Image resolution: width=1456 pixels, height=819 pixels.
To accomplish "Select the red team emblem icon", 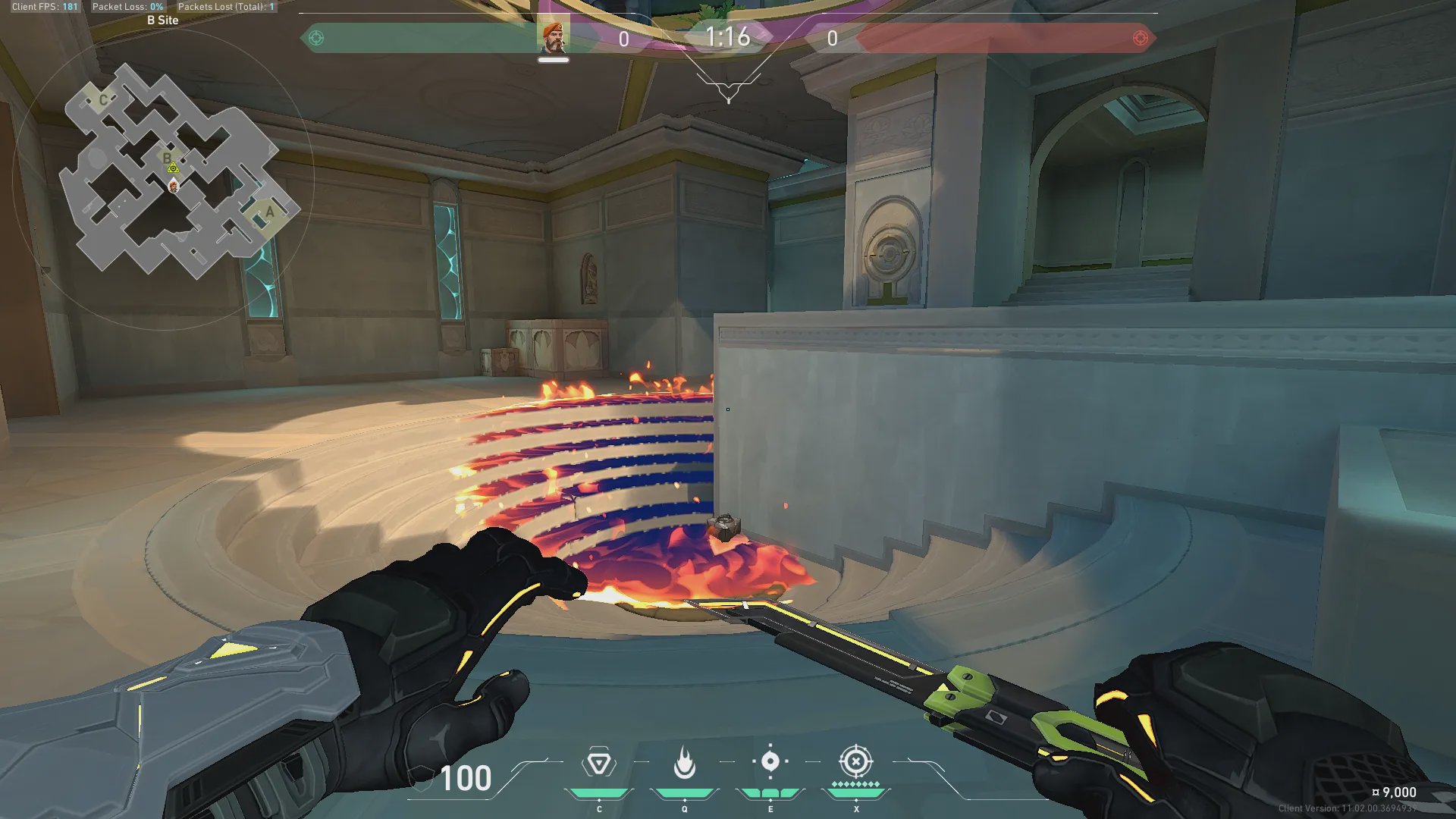I will click(x=1140, y=38).
